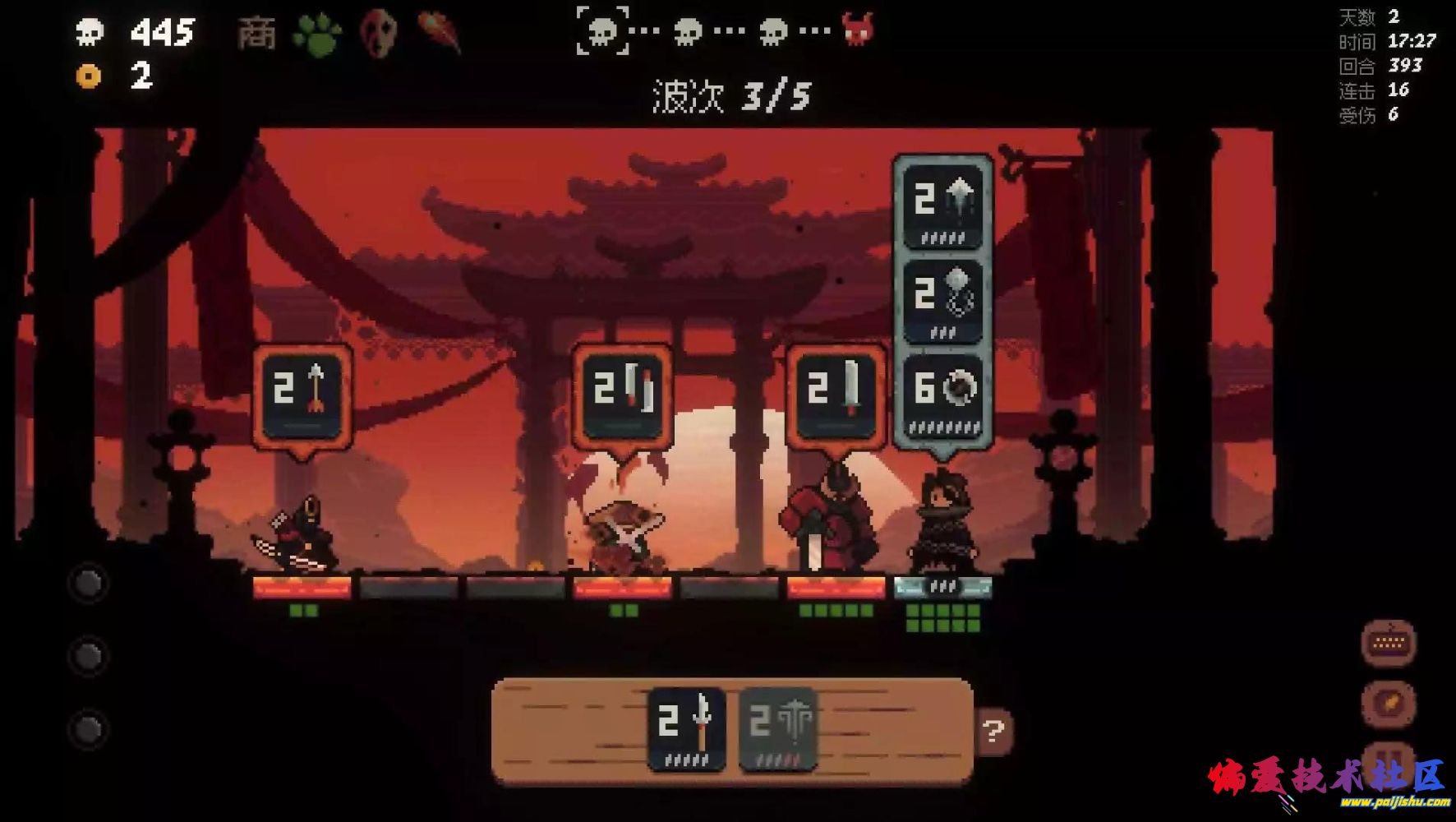Select the queued hook tile in stack
The height and width of the screenshot is (822, 1456).
(x=942, y=300)
